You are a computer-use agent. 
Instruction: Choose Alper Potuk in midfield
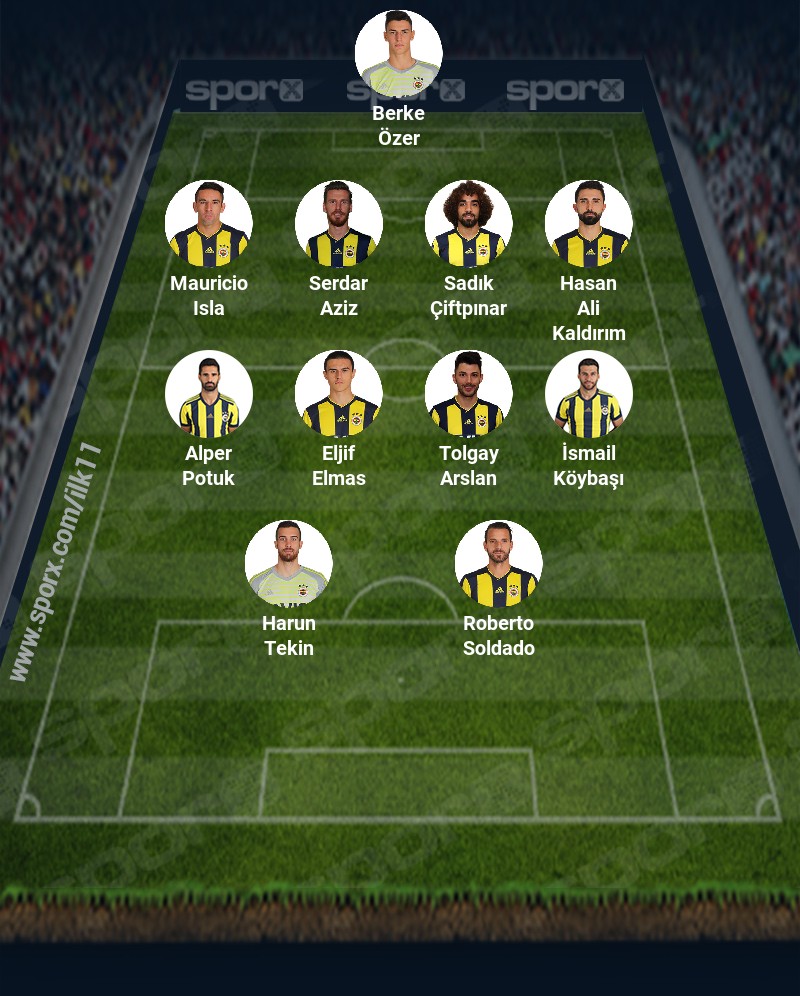coord(208,394)
